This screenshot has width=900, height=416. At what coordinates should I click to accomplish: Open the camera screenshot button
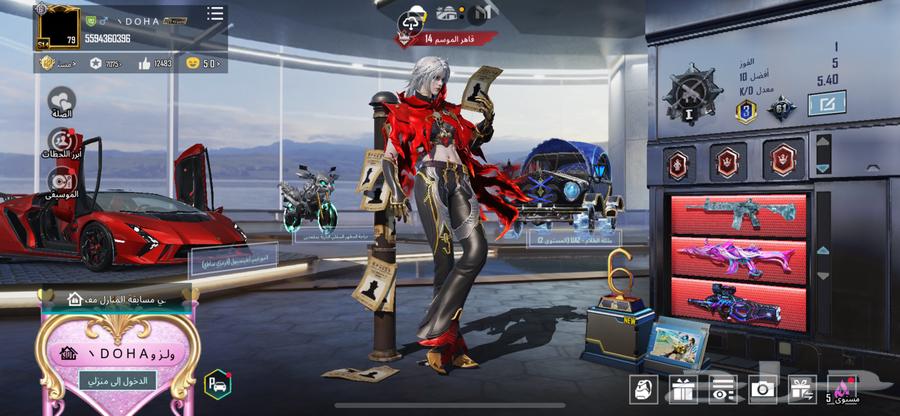point(763,389)
